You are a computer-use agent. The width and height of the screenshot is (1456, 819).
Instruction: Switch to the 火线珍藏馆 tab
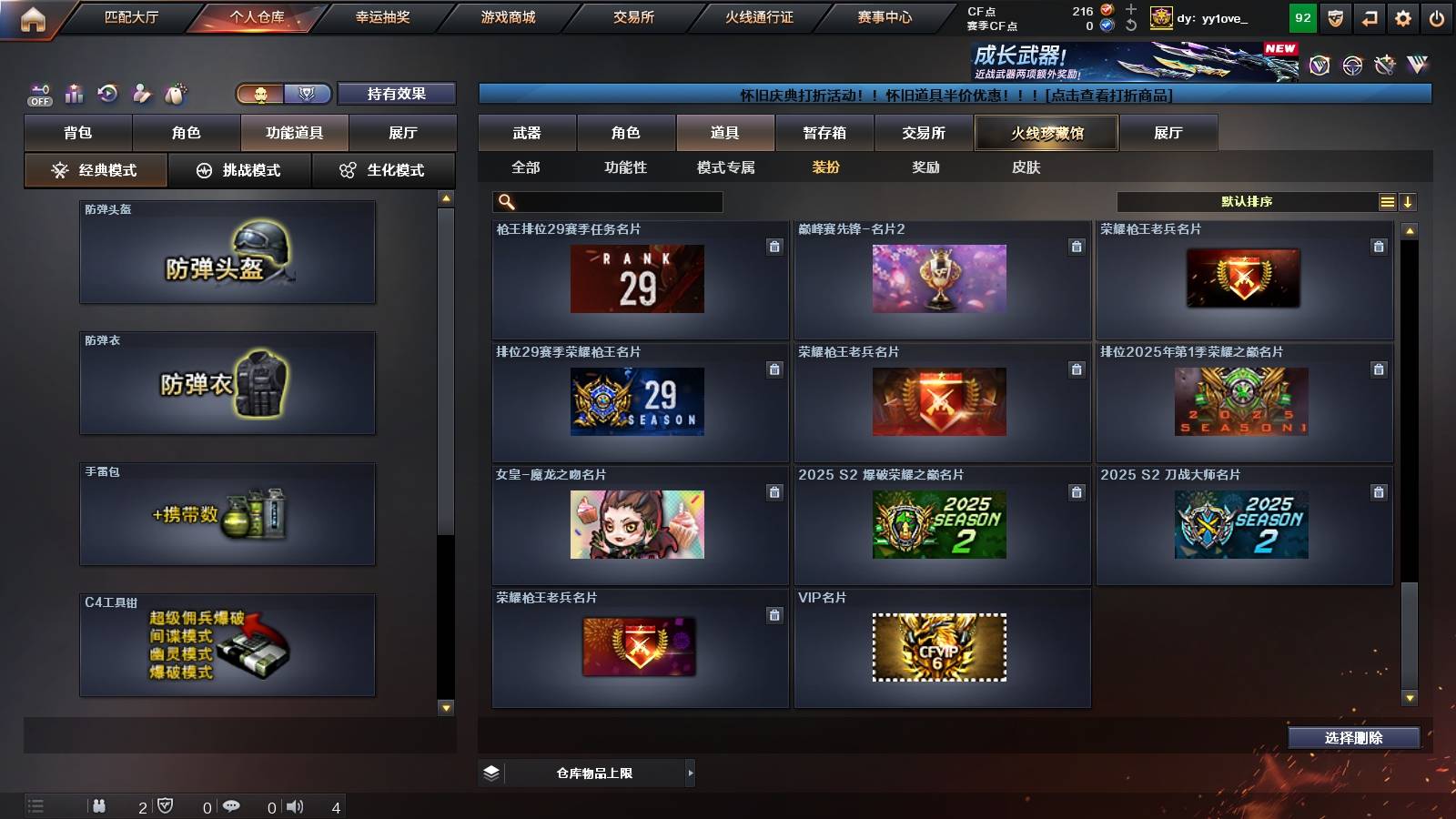pos(1045,132)
